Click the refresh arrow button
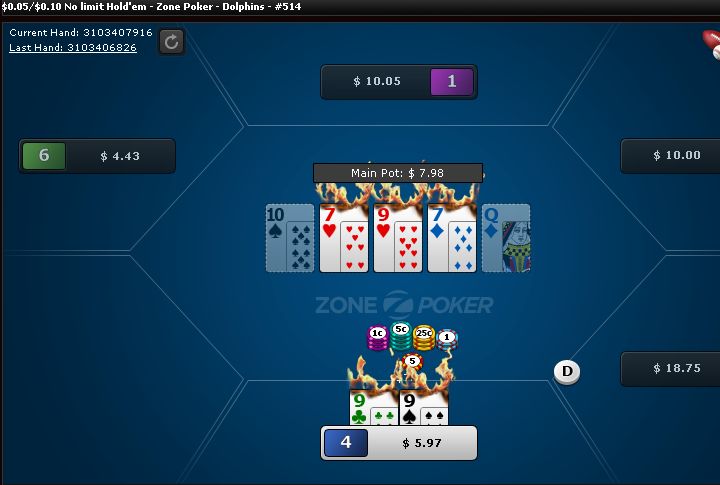The image size is (720, 485). coord(172,41)
